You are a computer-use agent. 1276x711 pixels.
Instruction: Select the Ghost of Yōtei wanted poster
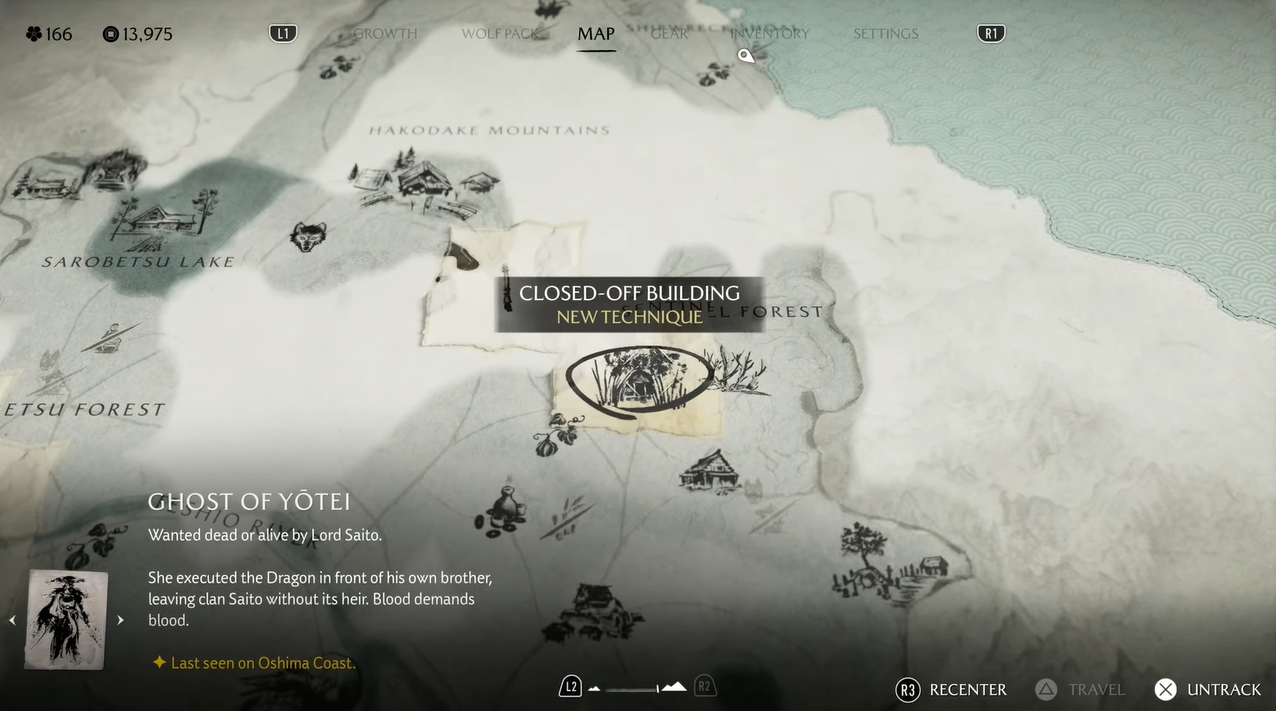coord(67,619)
